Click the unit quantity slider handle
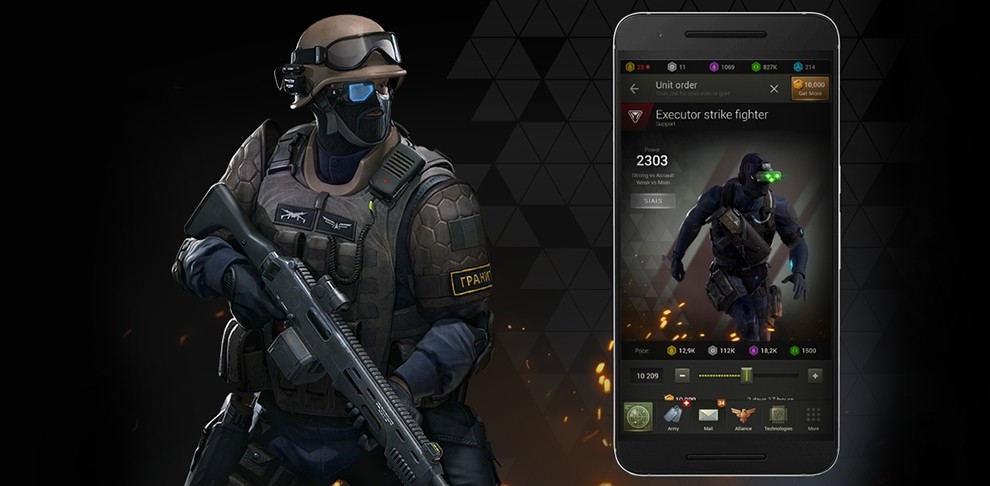 coord(746,375)
